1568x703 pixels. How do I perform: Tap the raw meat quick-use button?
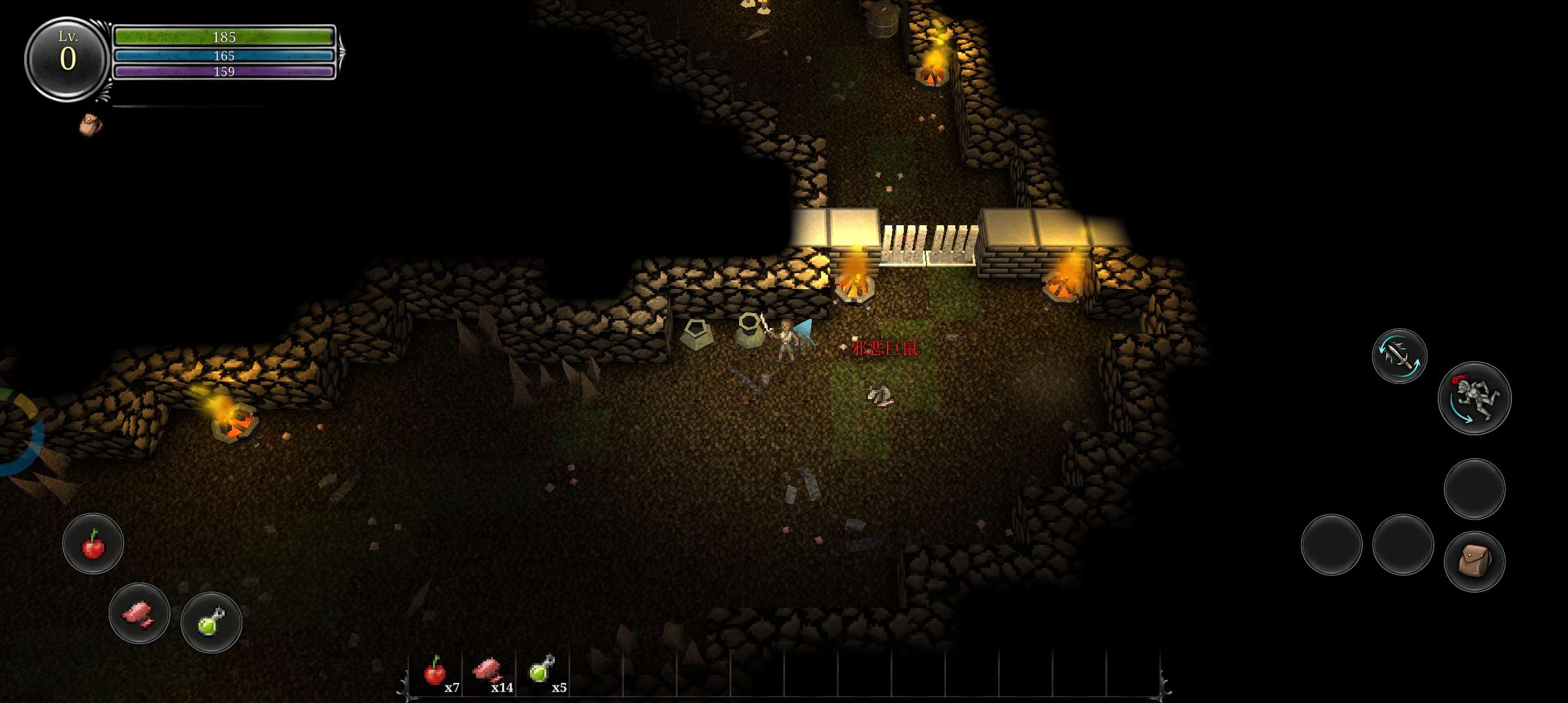point(139,613)
